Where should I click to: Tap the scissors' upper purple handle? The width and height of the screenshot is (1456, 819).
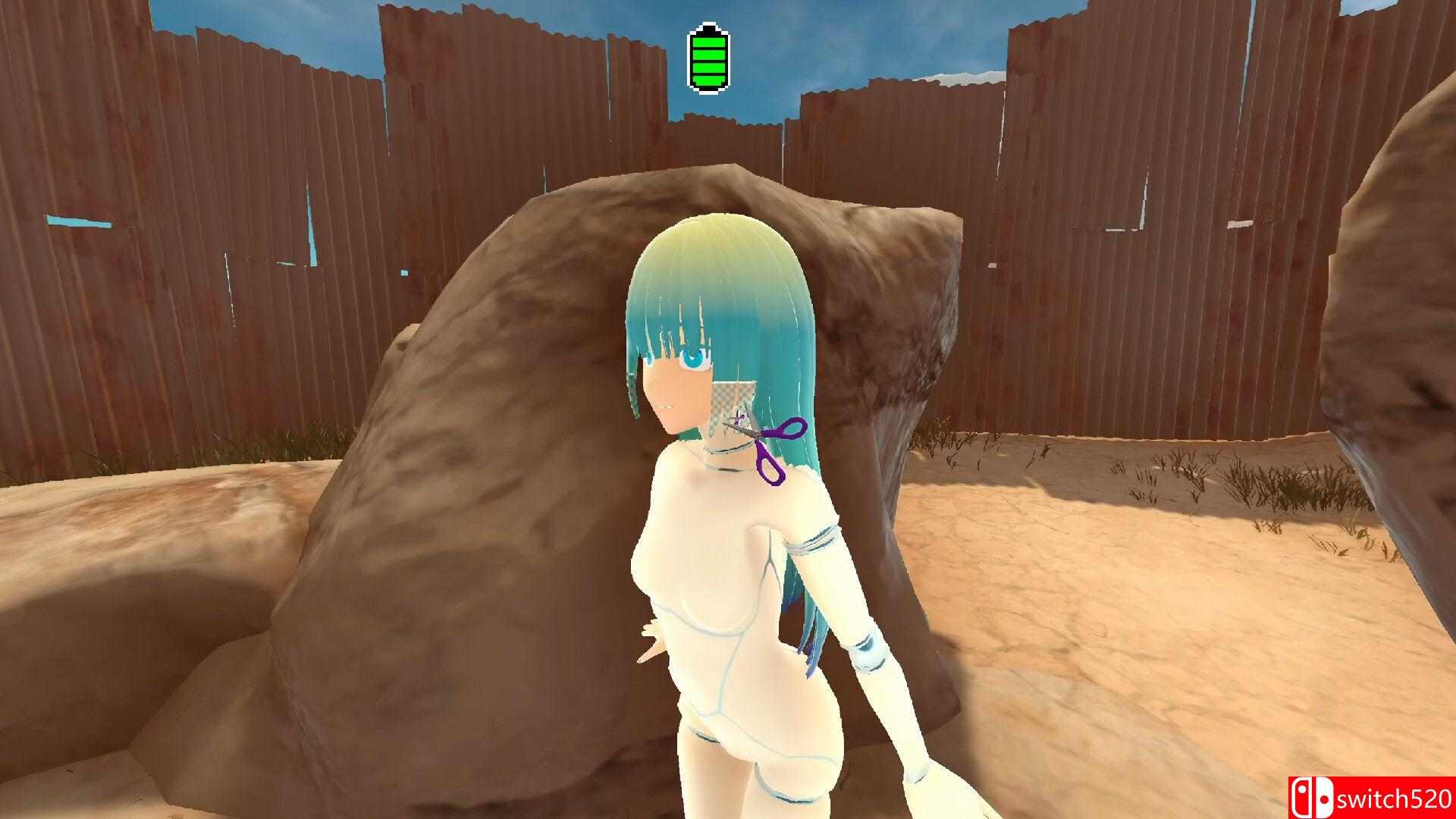tap(793, 428)
